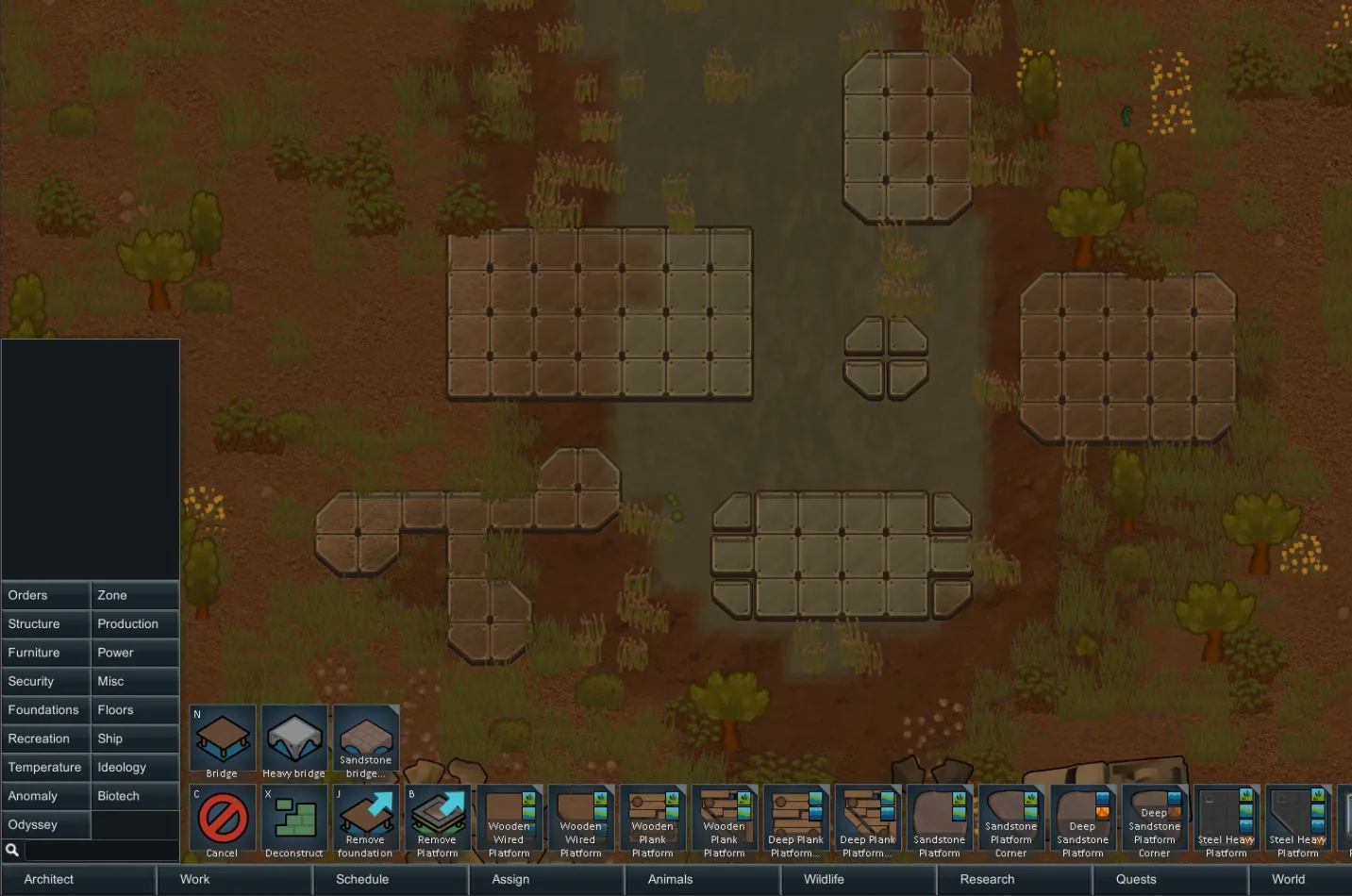This screenshot has width=1352, height=896.
Task: Show the Quests tab
Action: pyautogui.click(x=1136, y=879)
